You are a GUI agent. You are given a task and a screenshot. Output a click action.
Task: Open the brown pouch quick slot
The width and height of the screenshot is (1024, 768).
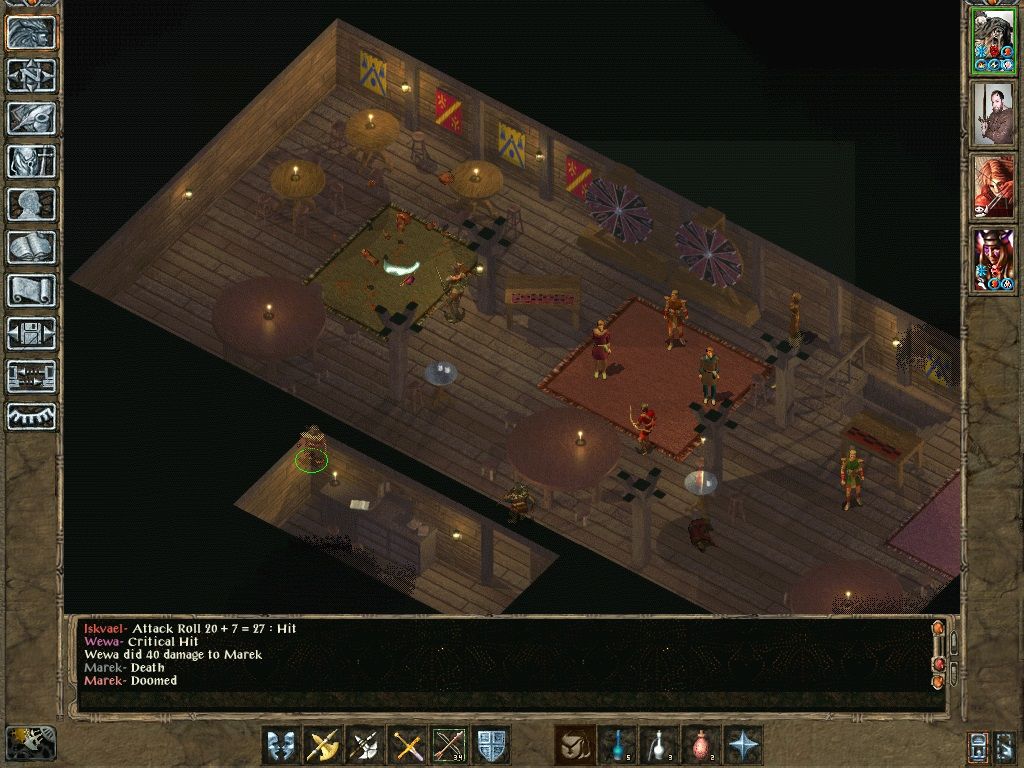575,745
